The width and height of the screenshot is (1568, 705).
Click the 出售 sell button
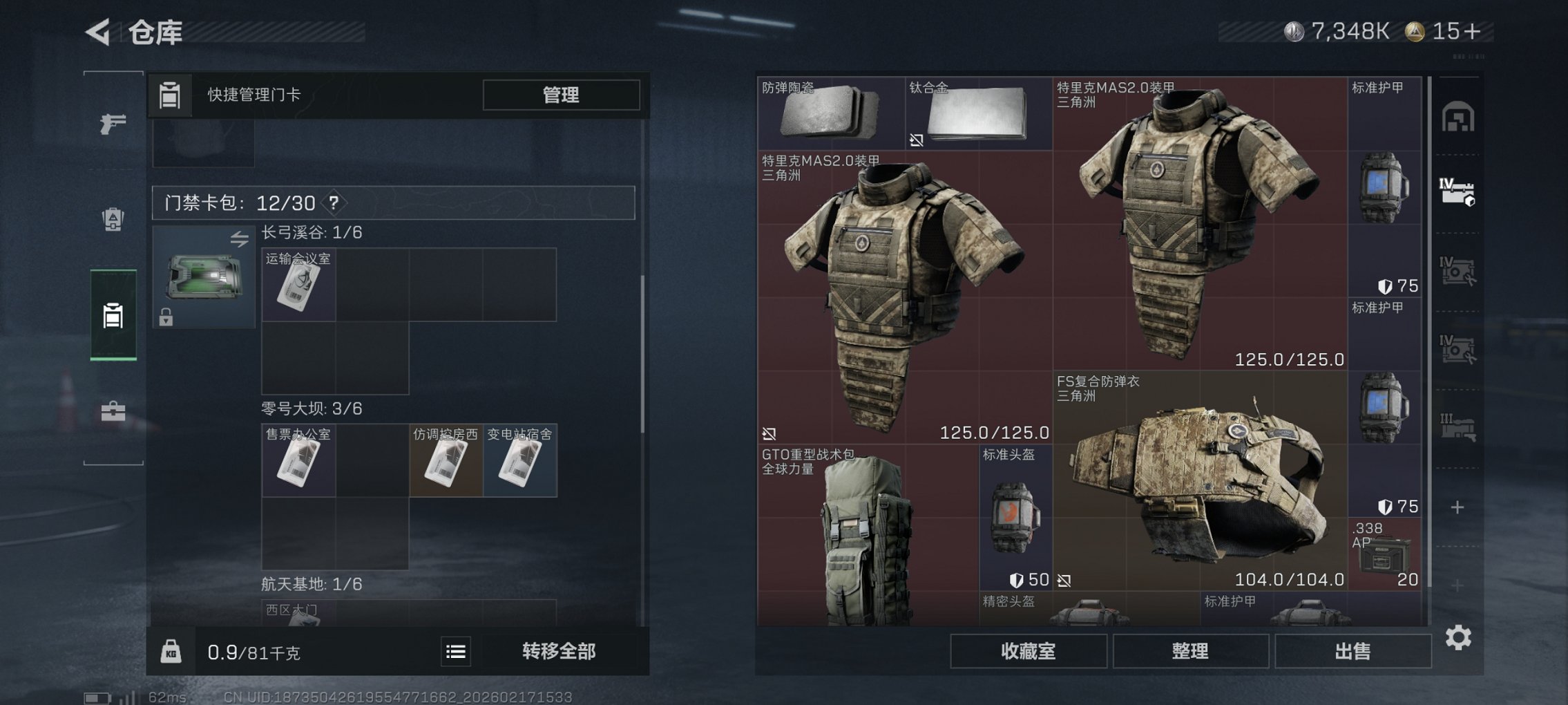tap(1352, 651)
